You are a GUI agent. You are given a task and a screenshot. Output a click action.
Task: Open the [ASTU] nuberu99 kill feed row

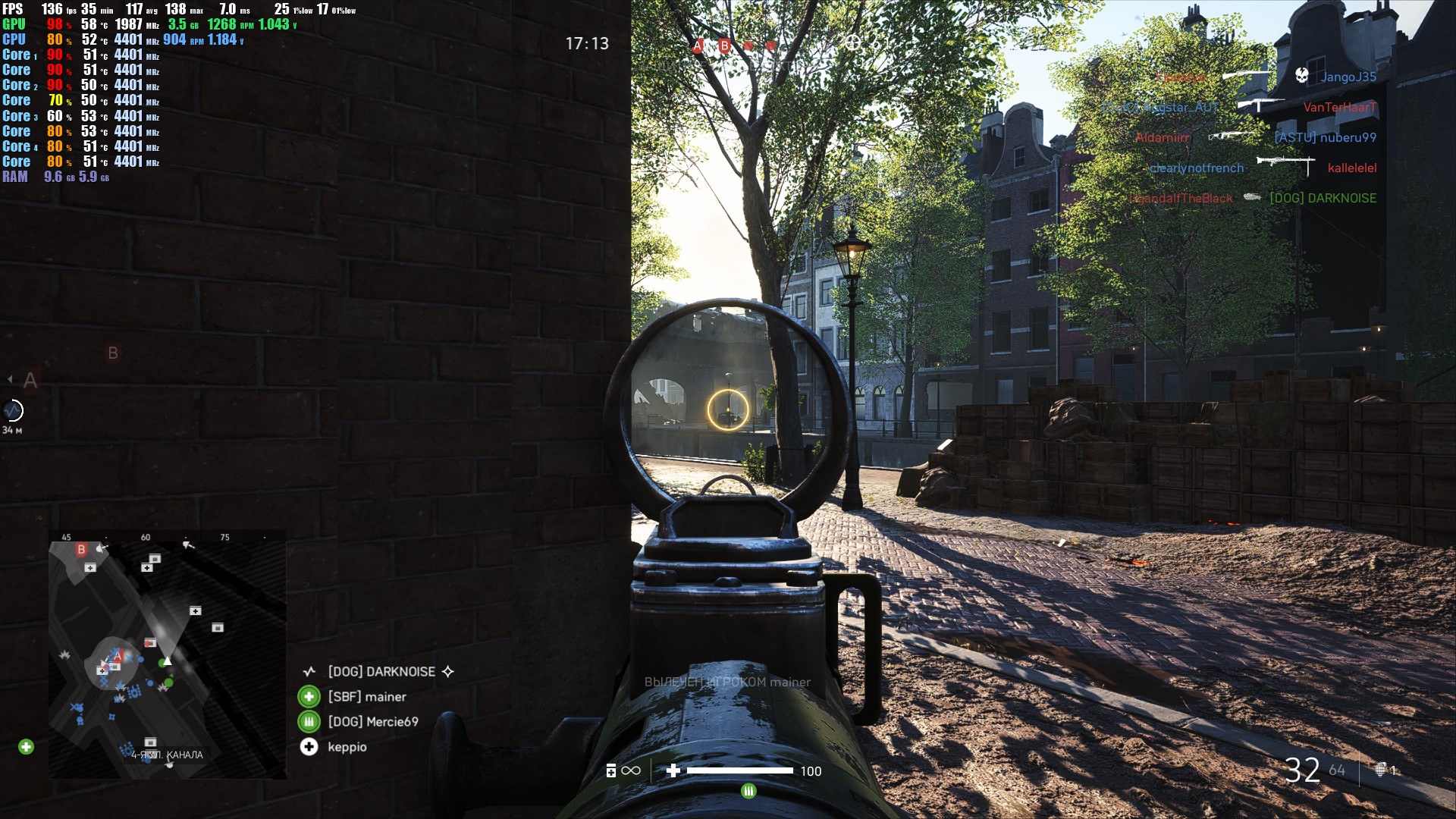[1325, 137]
